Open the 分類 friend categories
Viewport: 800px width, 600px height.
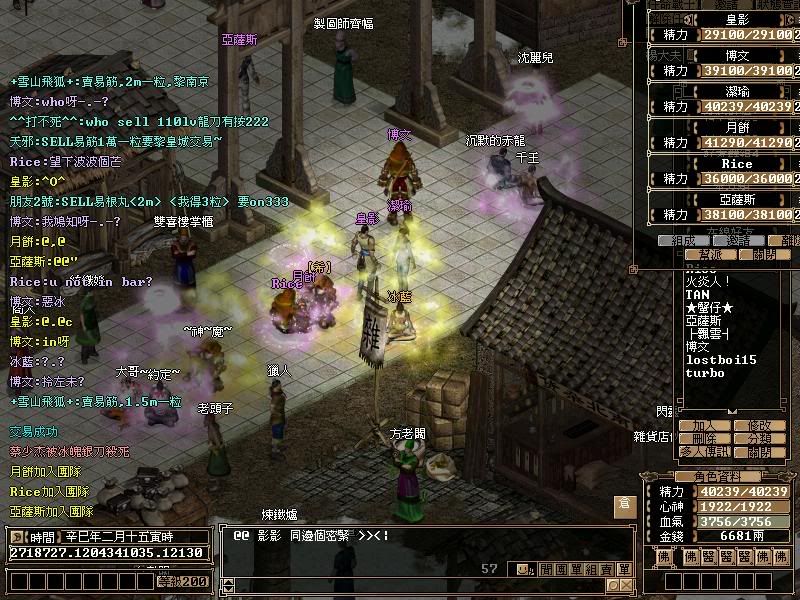click(x=759, y=439)
